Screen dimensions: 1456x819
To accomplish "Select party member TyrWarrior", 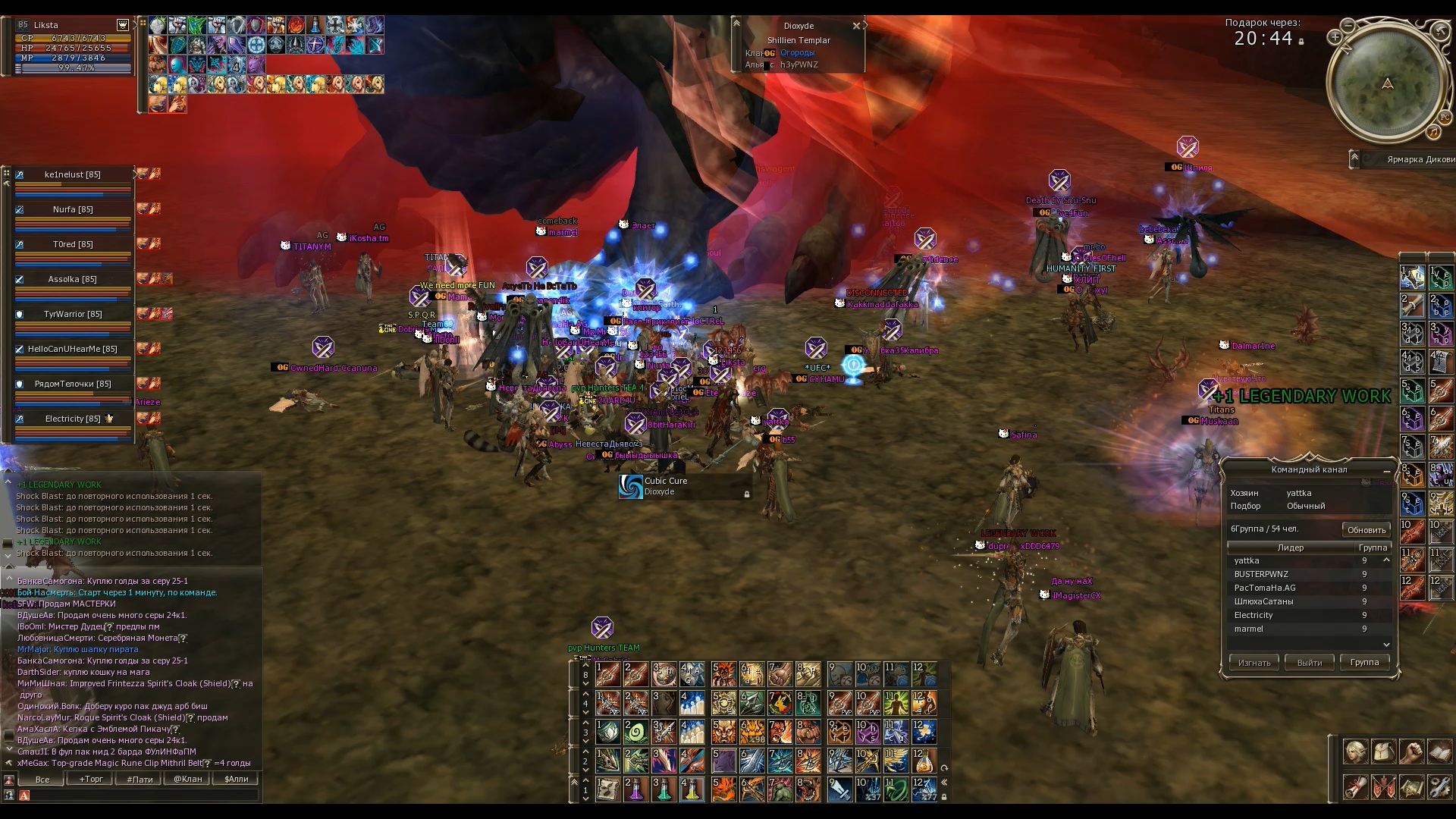I will 73,314.
